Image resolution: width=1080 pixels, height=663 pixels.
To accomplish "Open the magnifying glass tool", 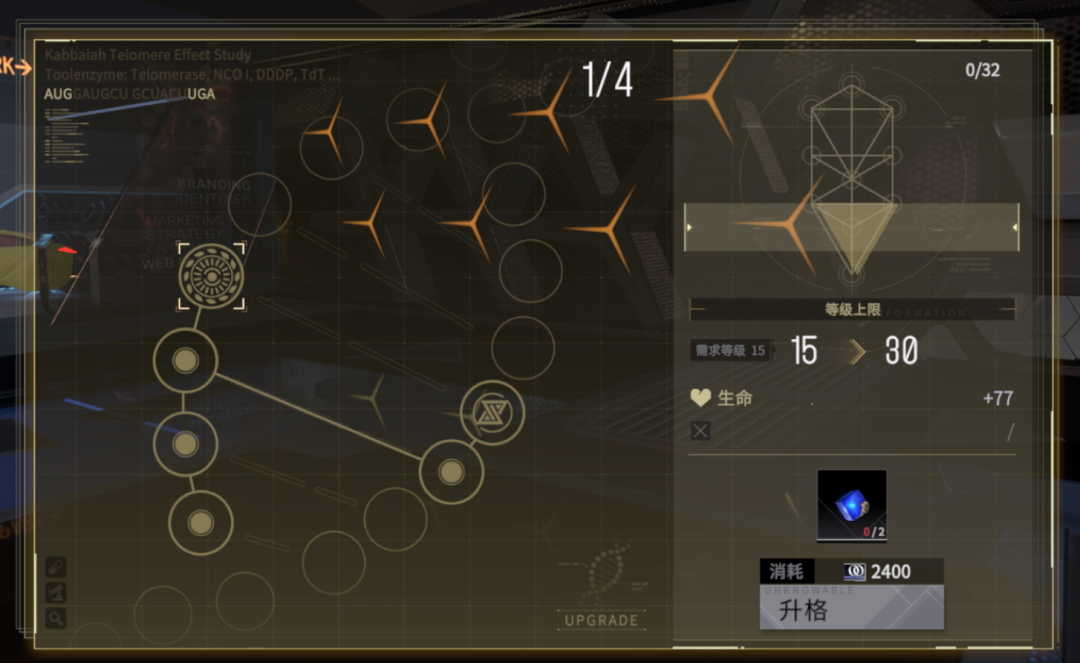I will pyautogui.click(x=56, y=618).
